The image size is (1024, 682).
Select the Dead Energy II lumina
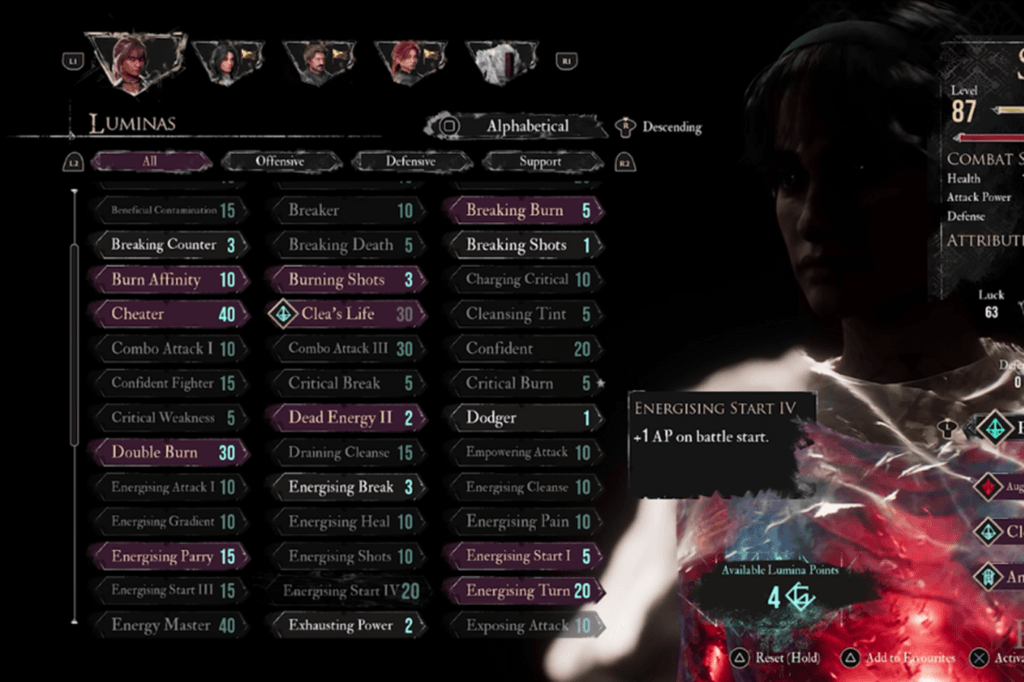click(x=345, y=418)
